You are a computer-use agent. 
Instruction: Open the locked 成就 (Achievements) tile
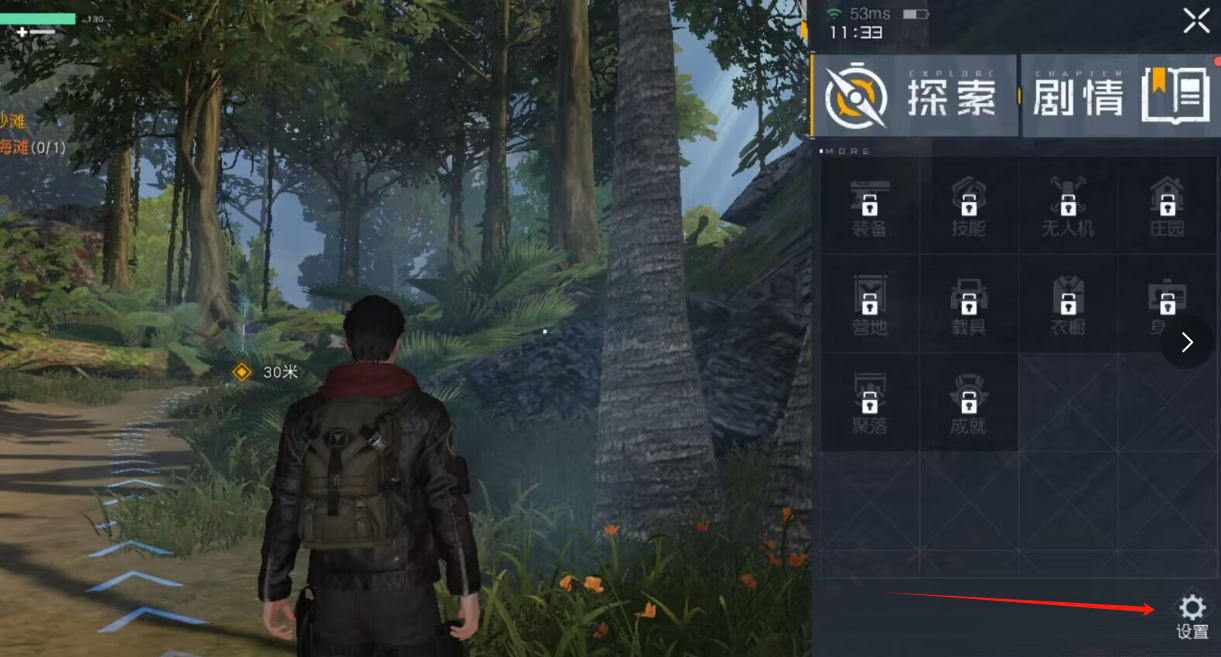pyautogui.click(x=968, y=401)
